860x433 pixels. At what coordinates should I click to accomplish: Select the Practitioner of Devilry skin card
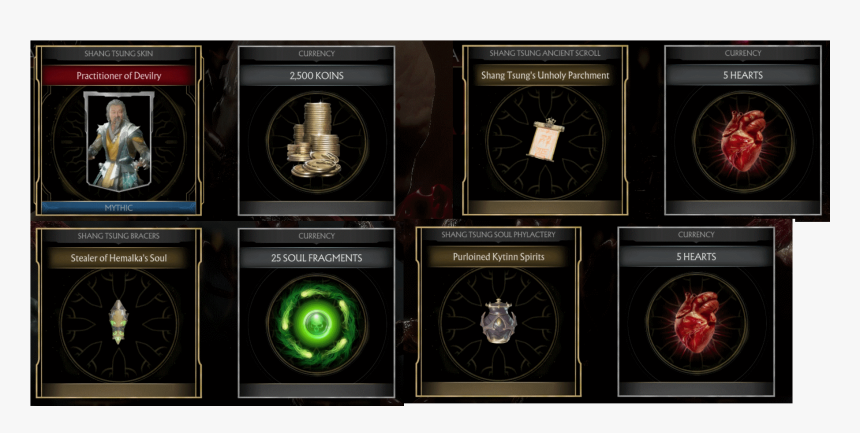coord(118,130)
